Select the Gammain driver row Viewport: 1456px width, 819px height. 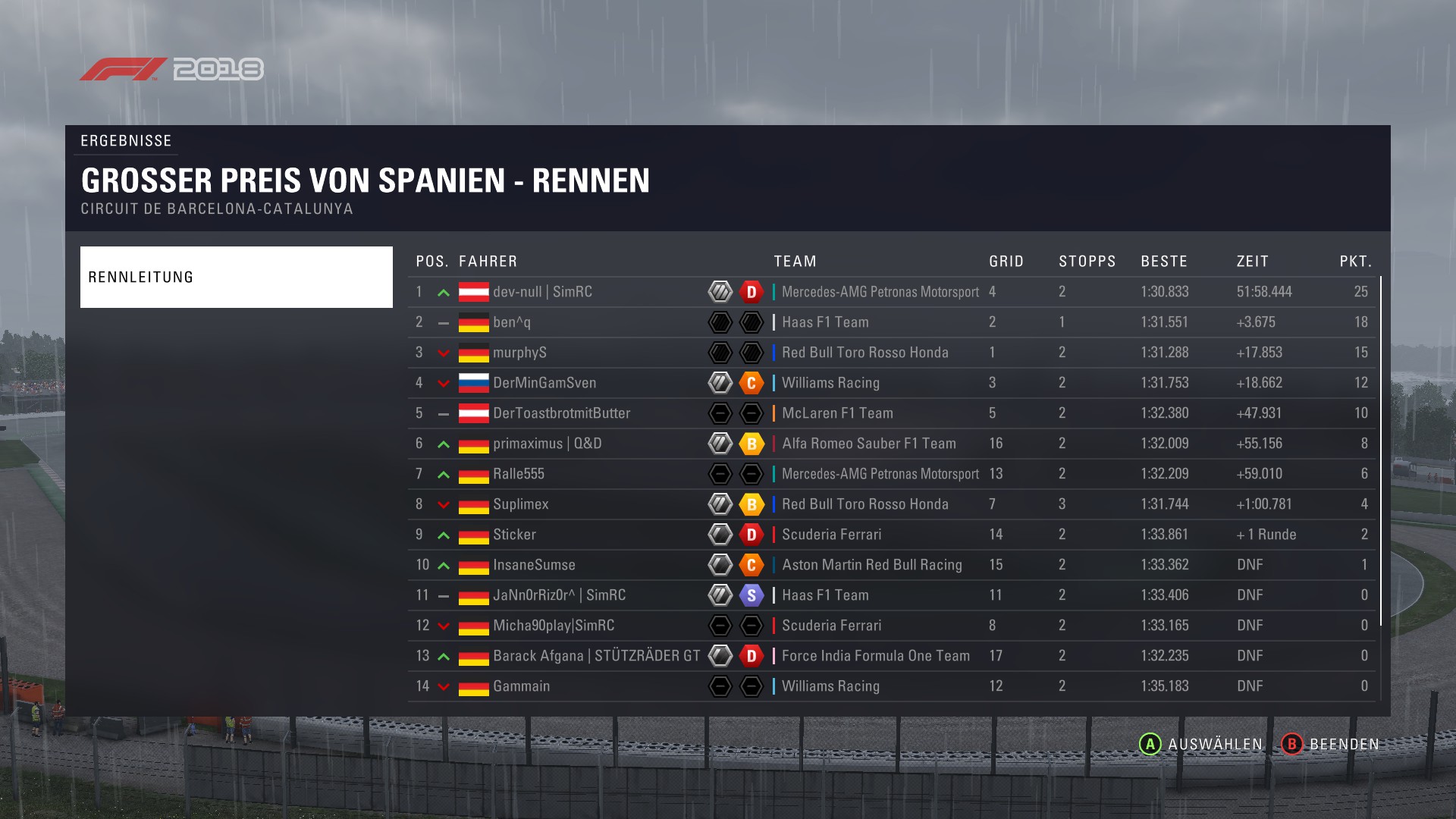click(x=521, y=686)
